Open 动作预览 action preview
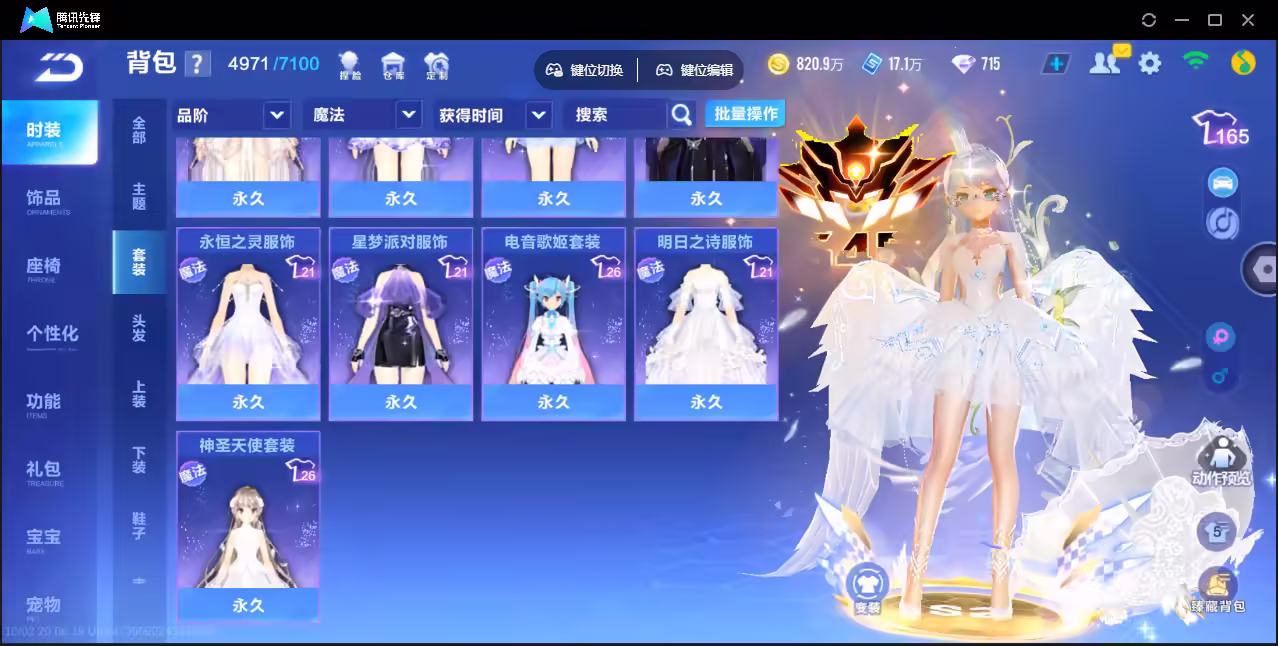The width and height of the screenshot is (1278, 646). click(x=1220, y=462)
